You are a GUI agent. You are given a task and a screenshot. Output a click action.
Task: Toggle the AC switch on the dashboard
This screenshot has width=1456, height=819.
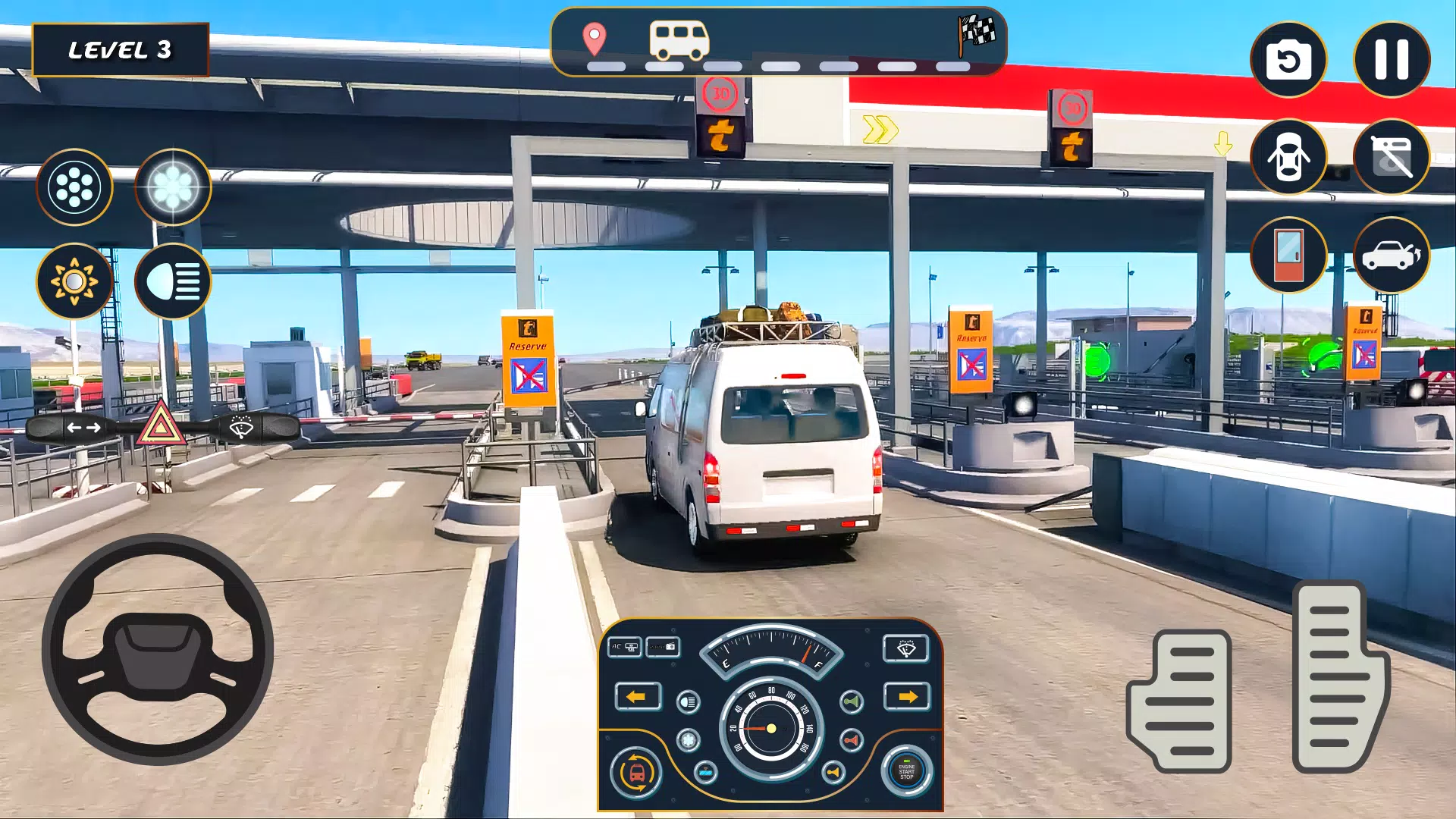[626, 647]
